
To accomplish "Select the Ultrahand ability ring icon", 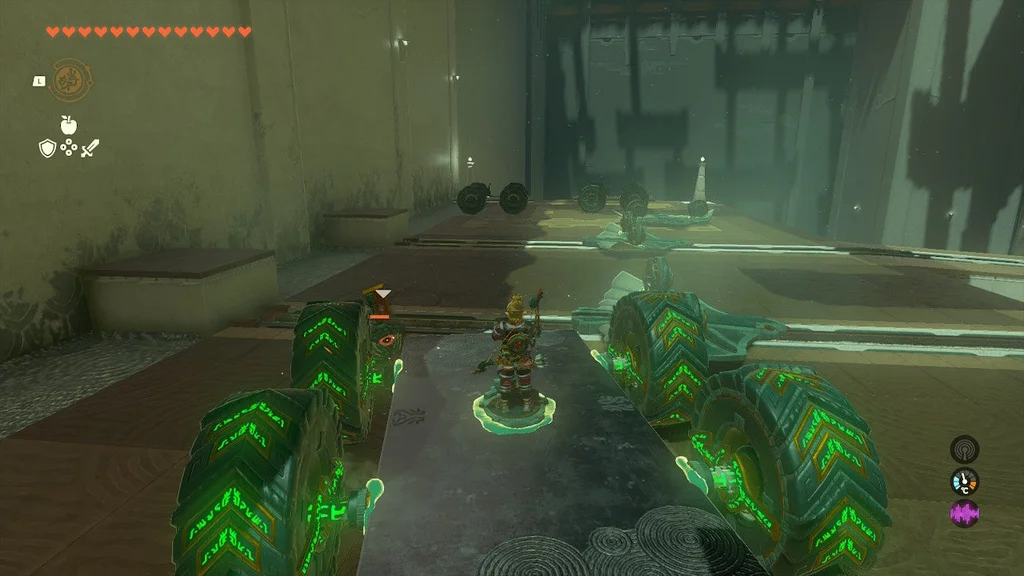I will coord(70,79).
